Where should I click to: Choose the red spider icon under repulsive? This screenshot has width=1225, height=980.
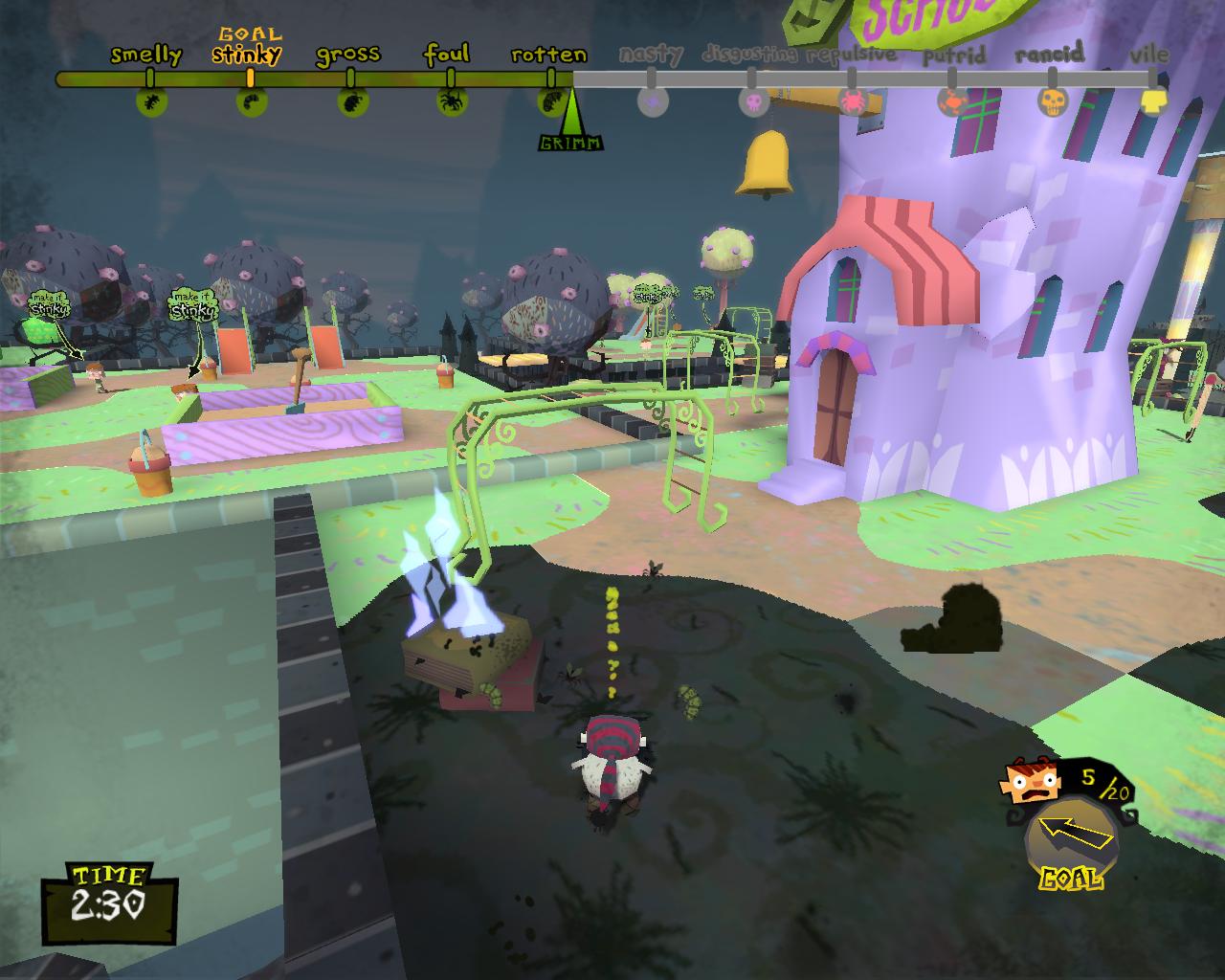[x=851, y=100]
